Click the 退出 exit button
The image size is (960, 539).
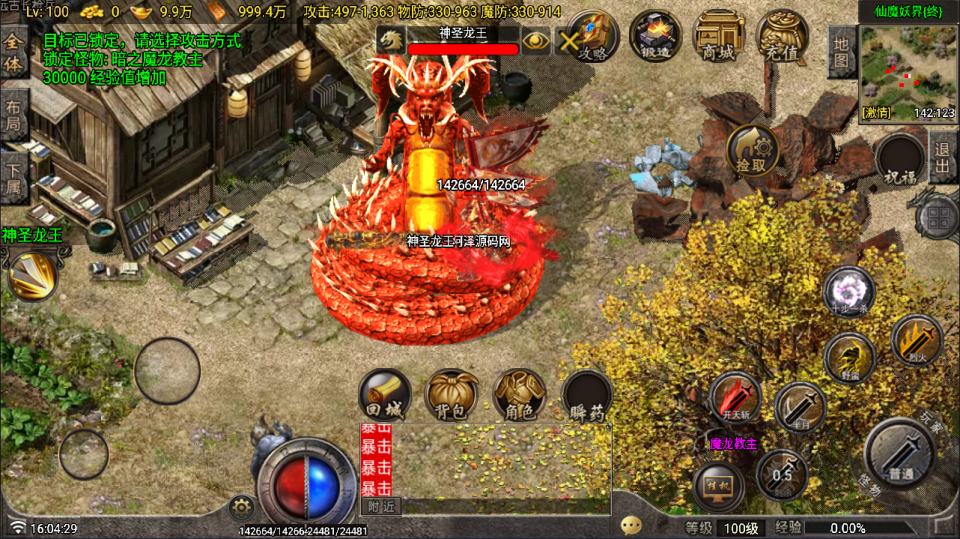tap(942, 157)
